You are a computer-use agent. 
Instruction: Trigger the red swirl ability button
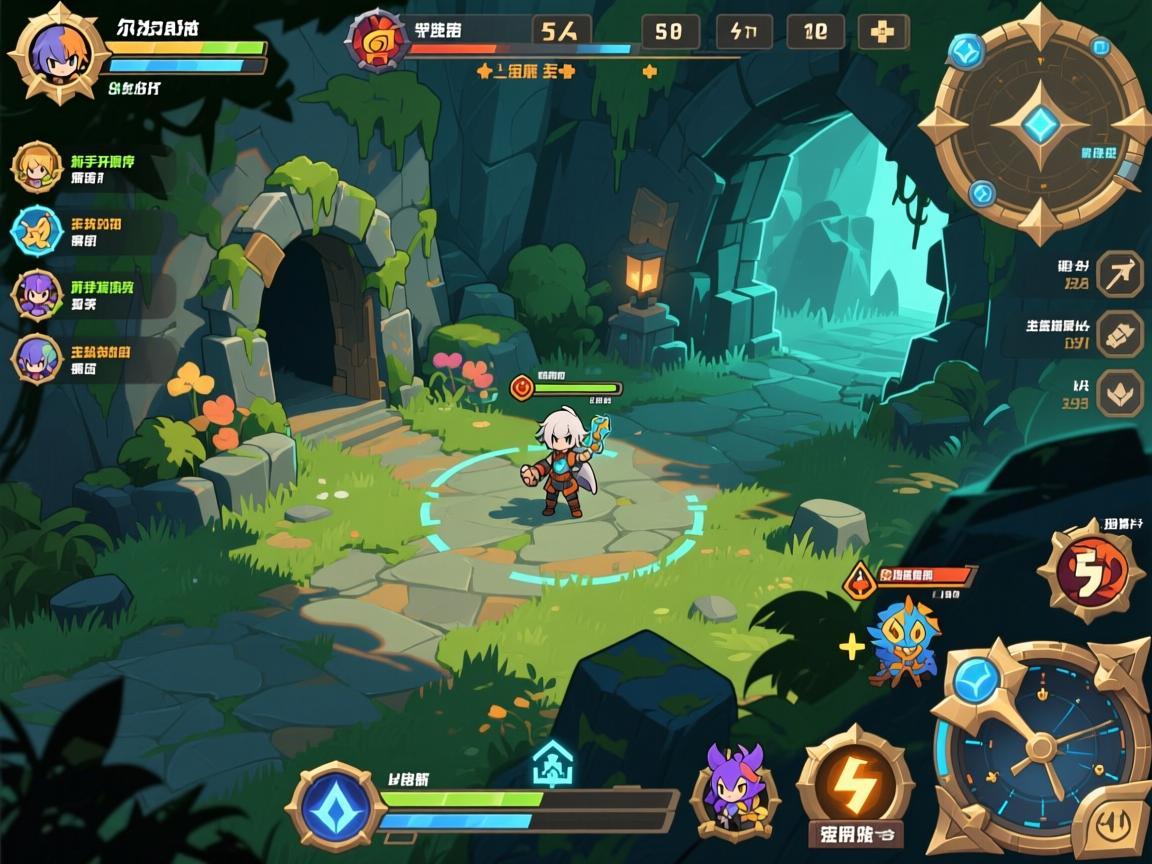pos(1089,572)
